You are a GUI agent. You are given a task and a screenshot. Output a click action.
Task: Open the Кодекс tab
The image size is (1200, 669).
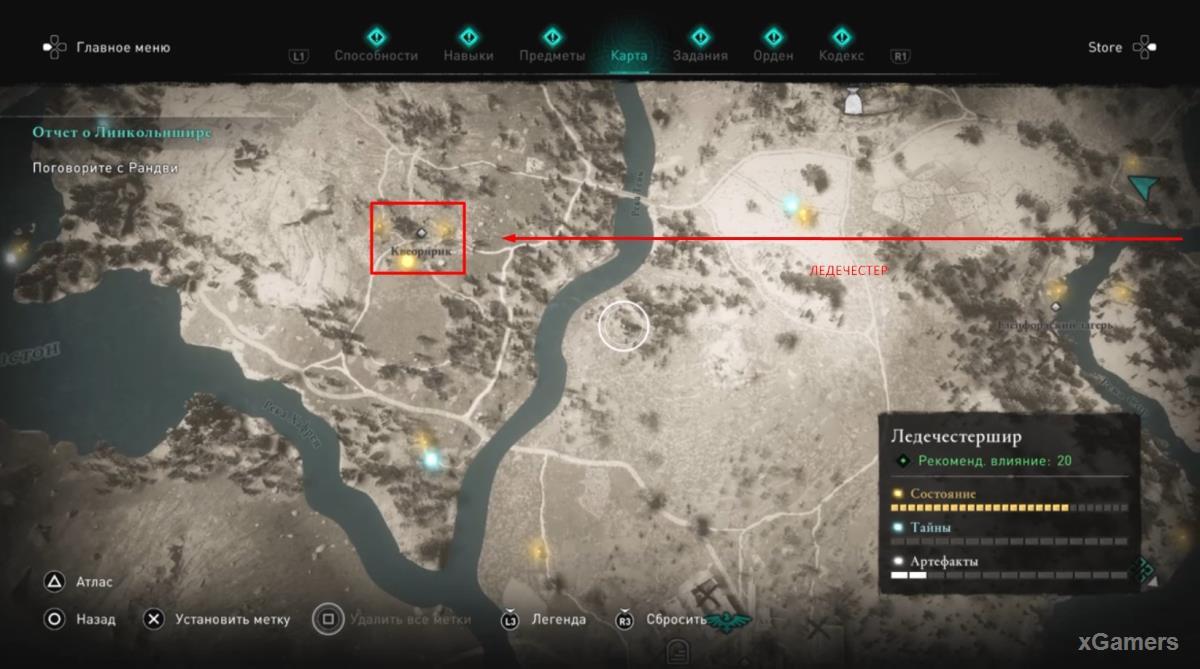(x=841, y=55)
